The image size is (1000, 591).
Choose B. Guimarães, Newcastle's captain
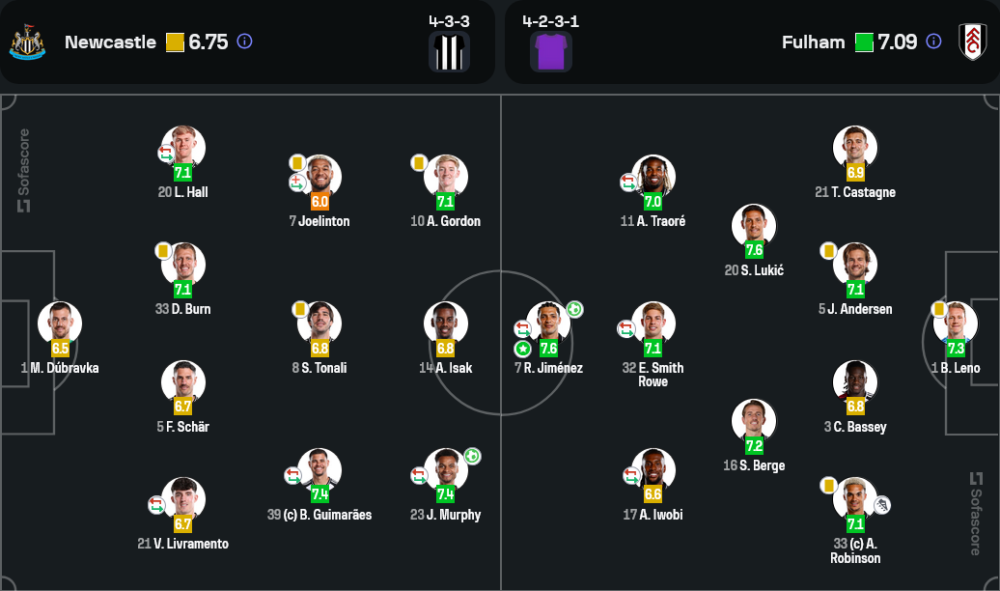320,469
